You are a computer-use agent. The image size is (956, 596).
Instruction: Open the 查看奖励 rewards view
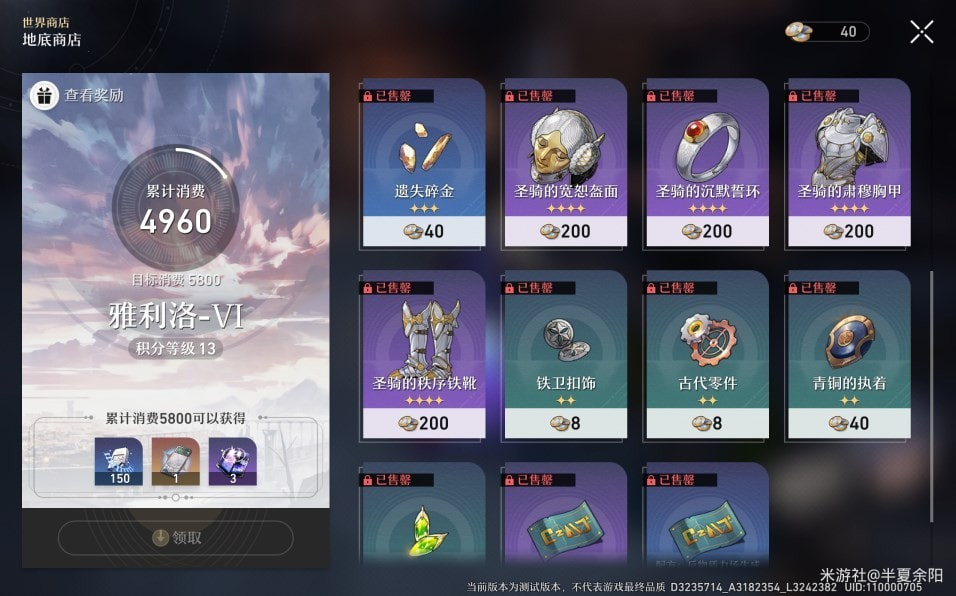tap(79, 96)
